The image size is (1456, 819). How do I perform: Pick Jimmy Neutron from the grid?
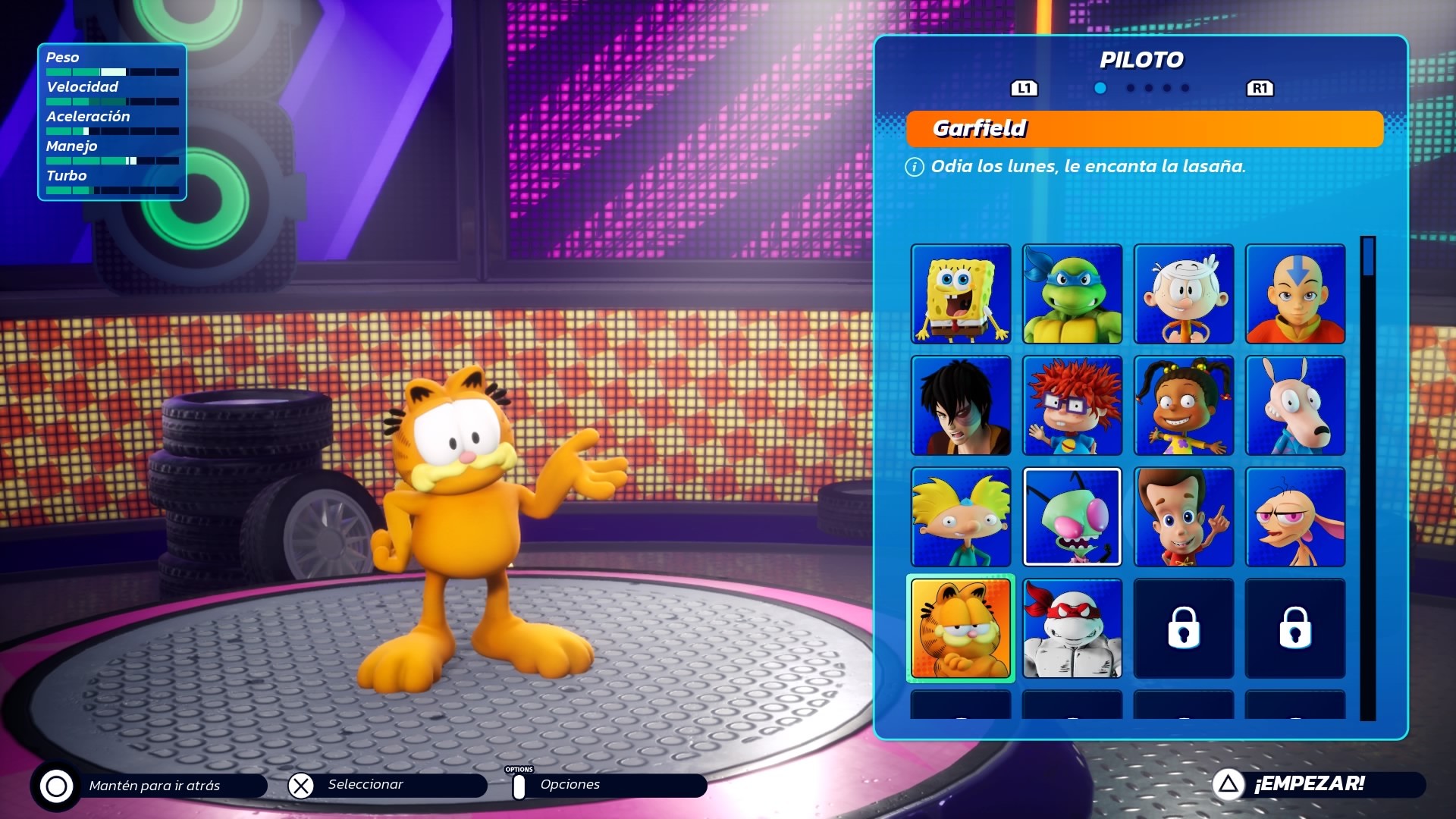click(x=1183, y=516)
